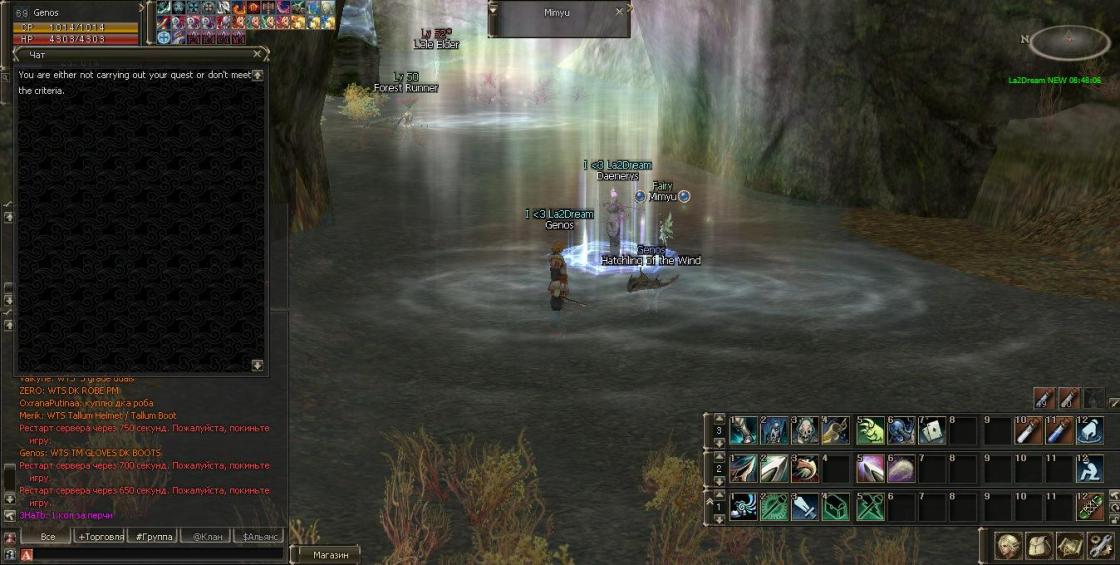Viewport: 1120px width, 565px height.
Task: Click the compass minimap radar
Action: click(1068, 41)
